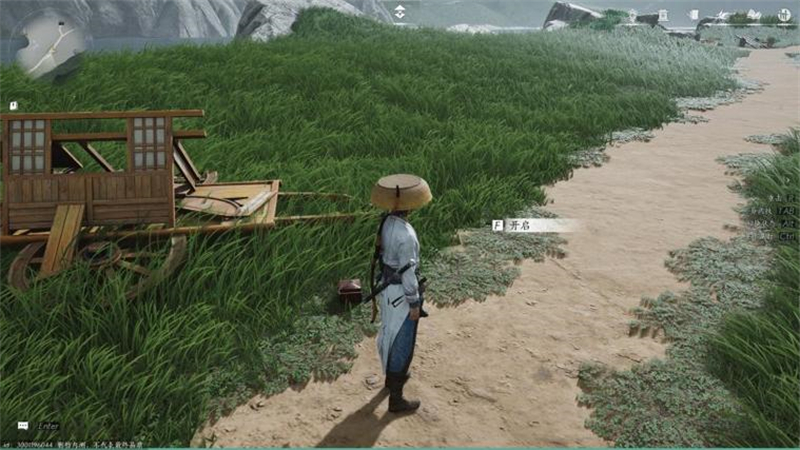The width and height of the screenshot is (800, 450).
Task: Open the round menu icon at top-right corner
Action: (784, 15)
